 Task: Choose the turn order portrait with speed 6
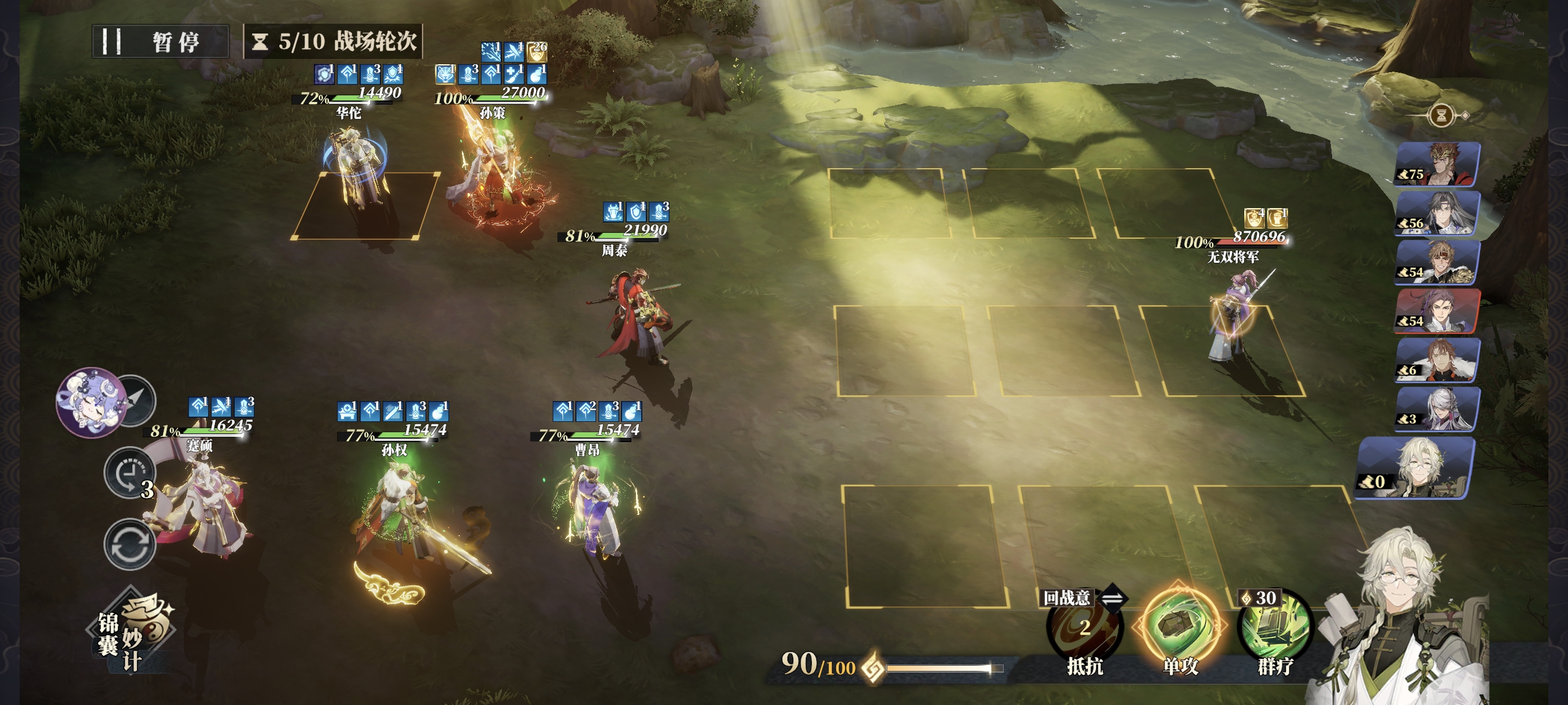pos(1437,361)
